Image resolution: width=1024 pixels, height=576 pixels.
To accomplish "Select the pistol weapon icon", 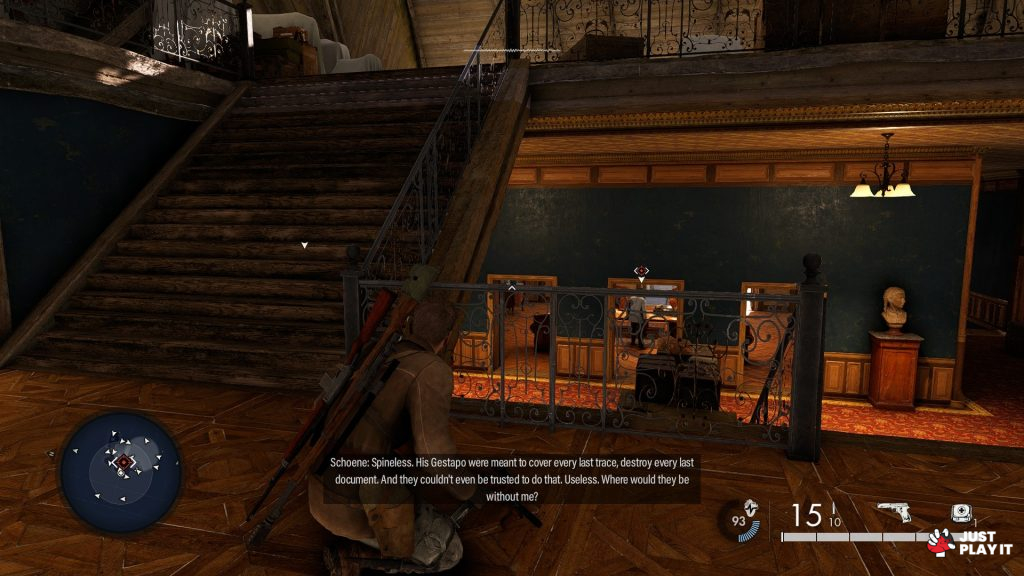I will click(896, 514).
